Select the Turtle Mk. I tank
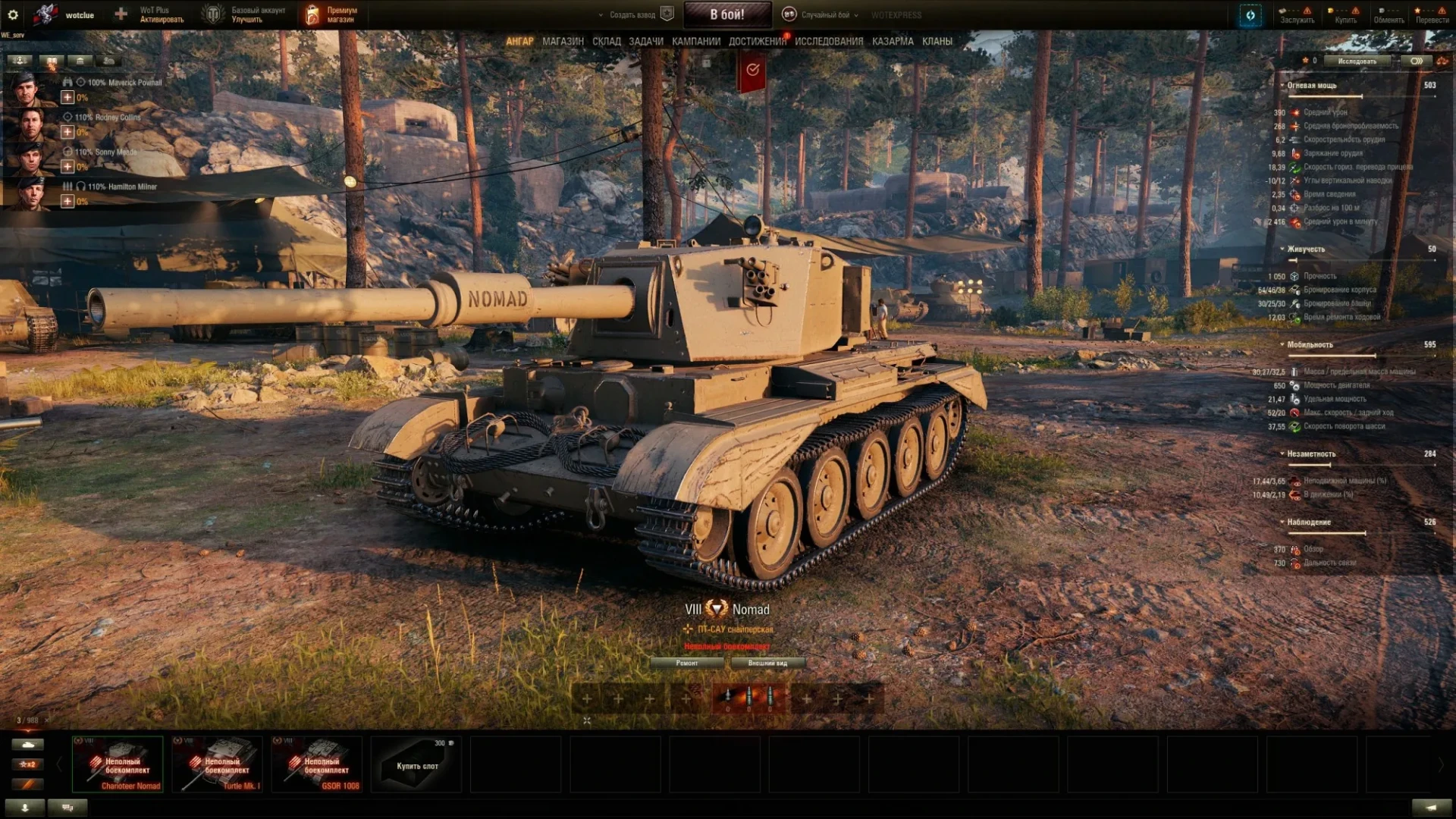 click(x=218, y=764)
